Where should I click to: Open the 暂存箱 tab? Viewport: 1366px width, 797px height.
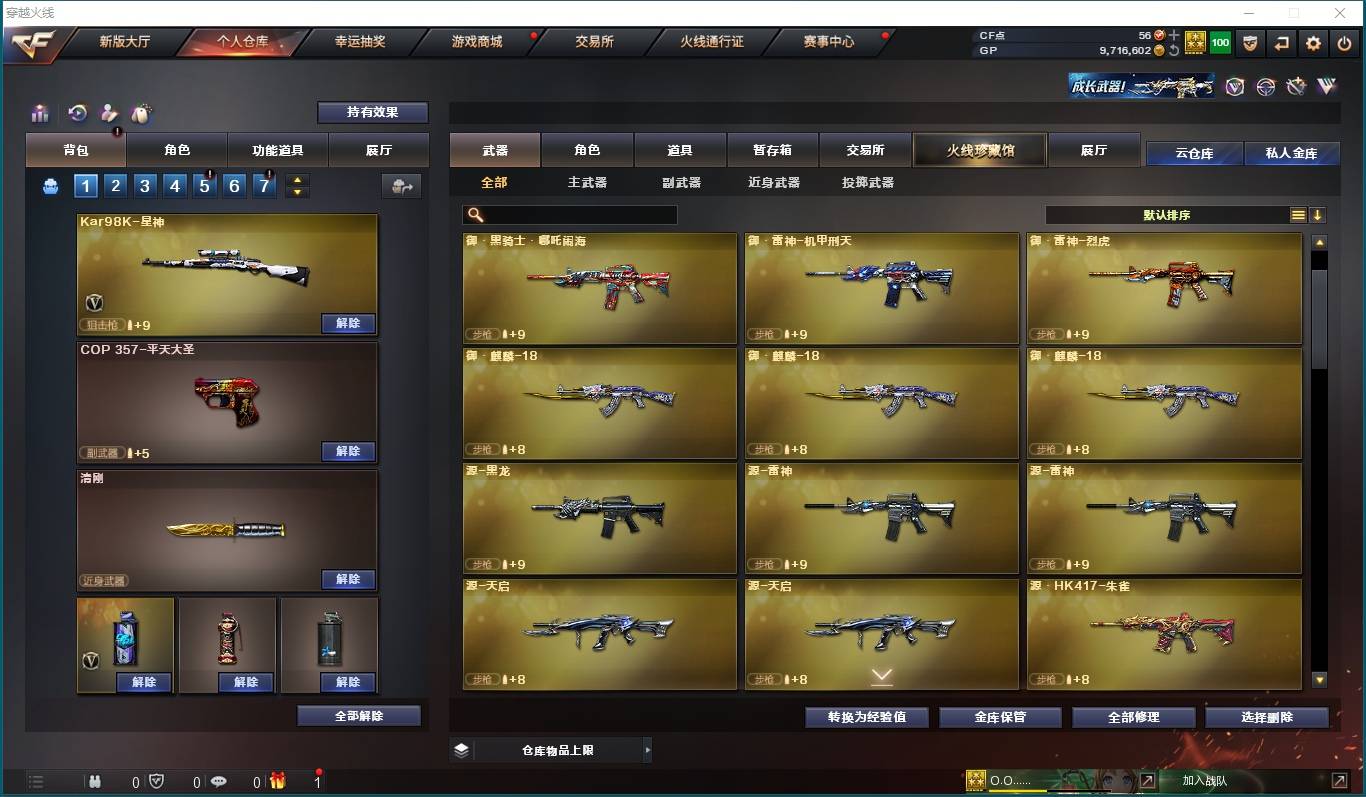pos(772,148)
